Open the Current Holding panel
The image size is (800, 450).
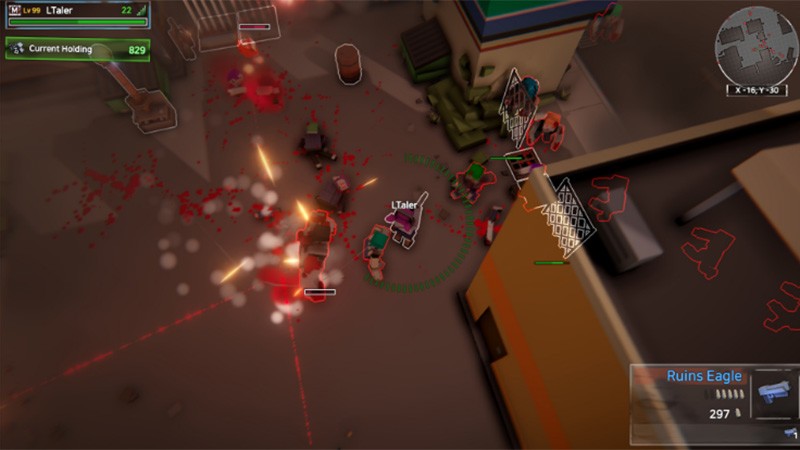[x=77, y=49]
